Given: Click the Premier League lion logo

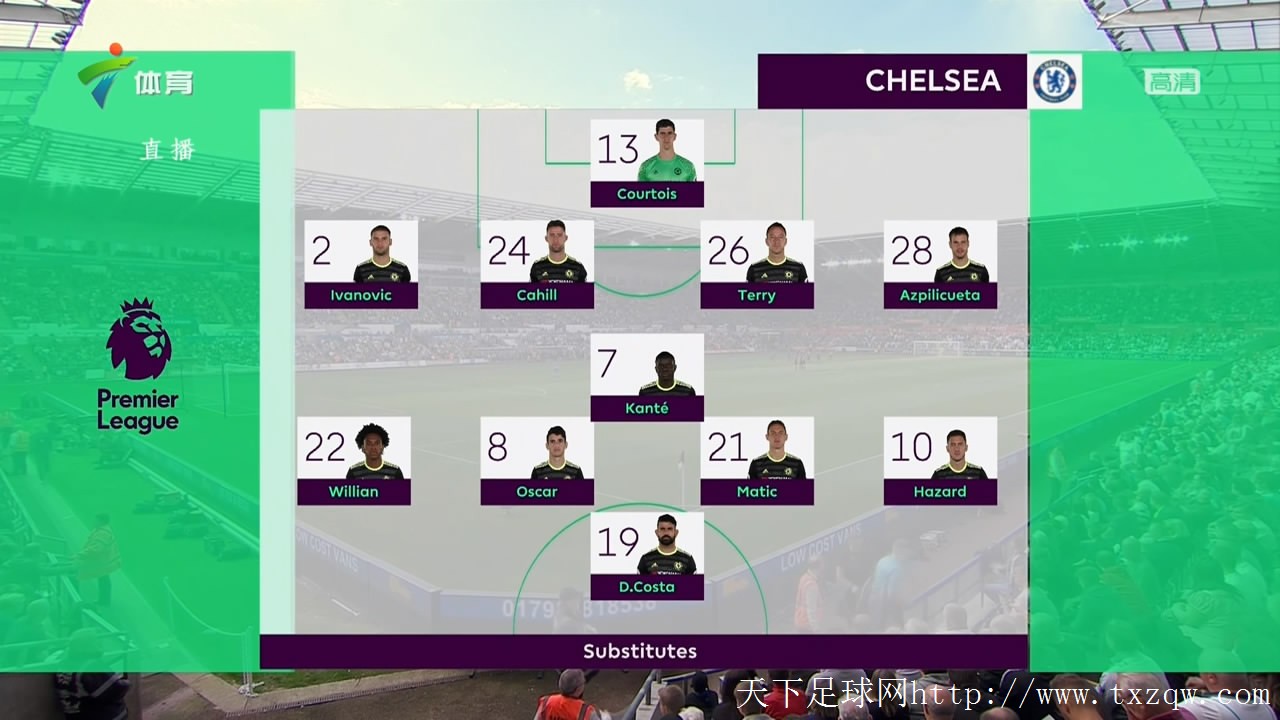Looking at the screenshot, I should point(139,340).
